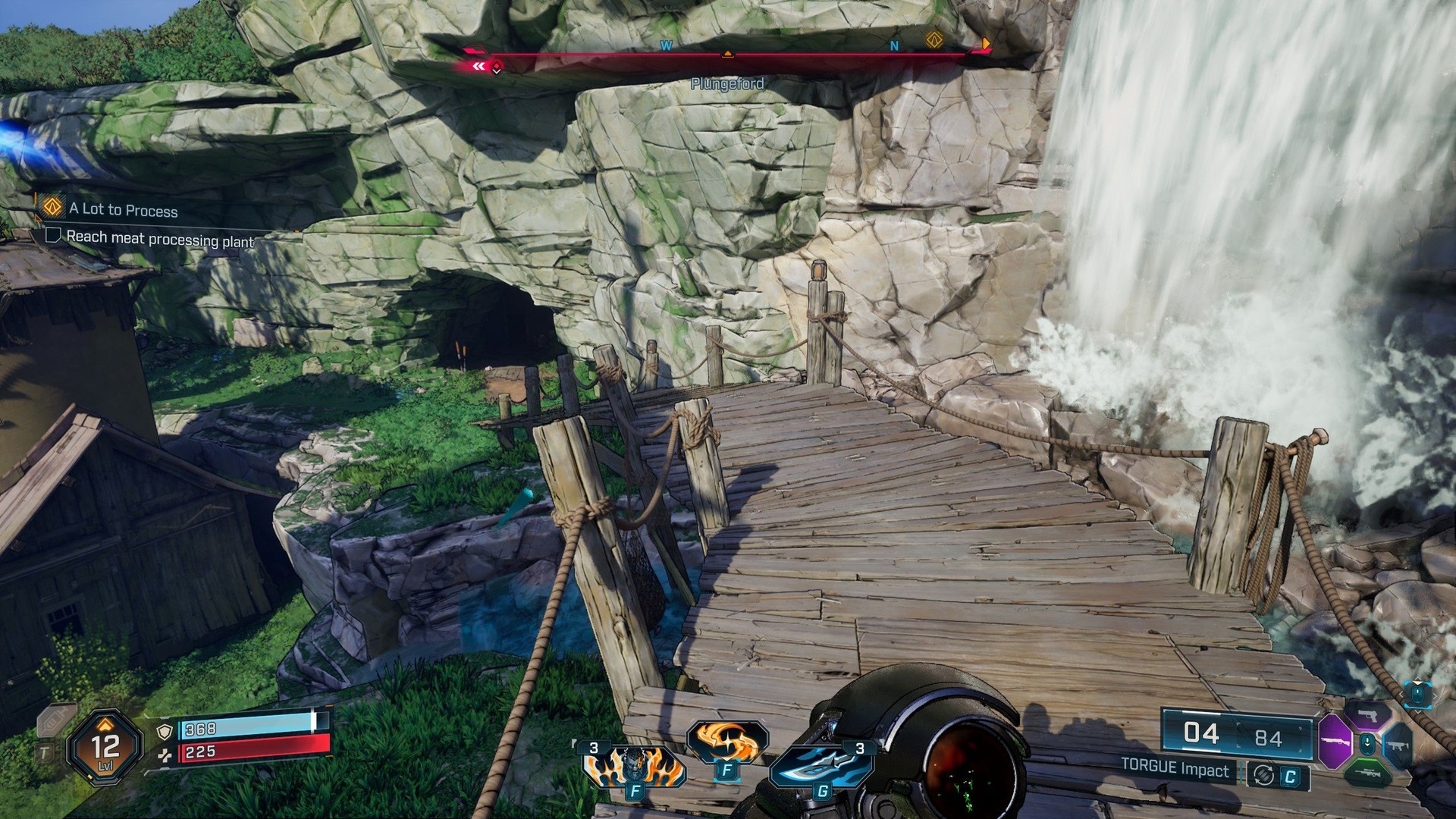Activate the flaming face action skill
The width and height of the screenshot is (1456, 819).
pyautogui.click(x=634, y=767)
